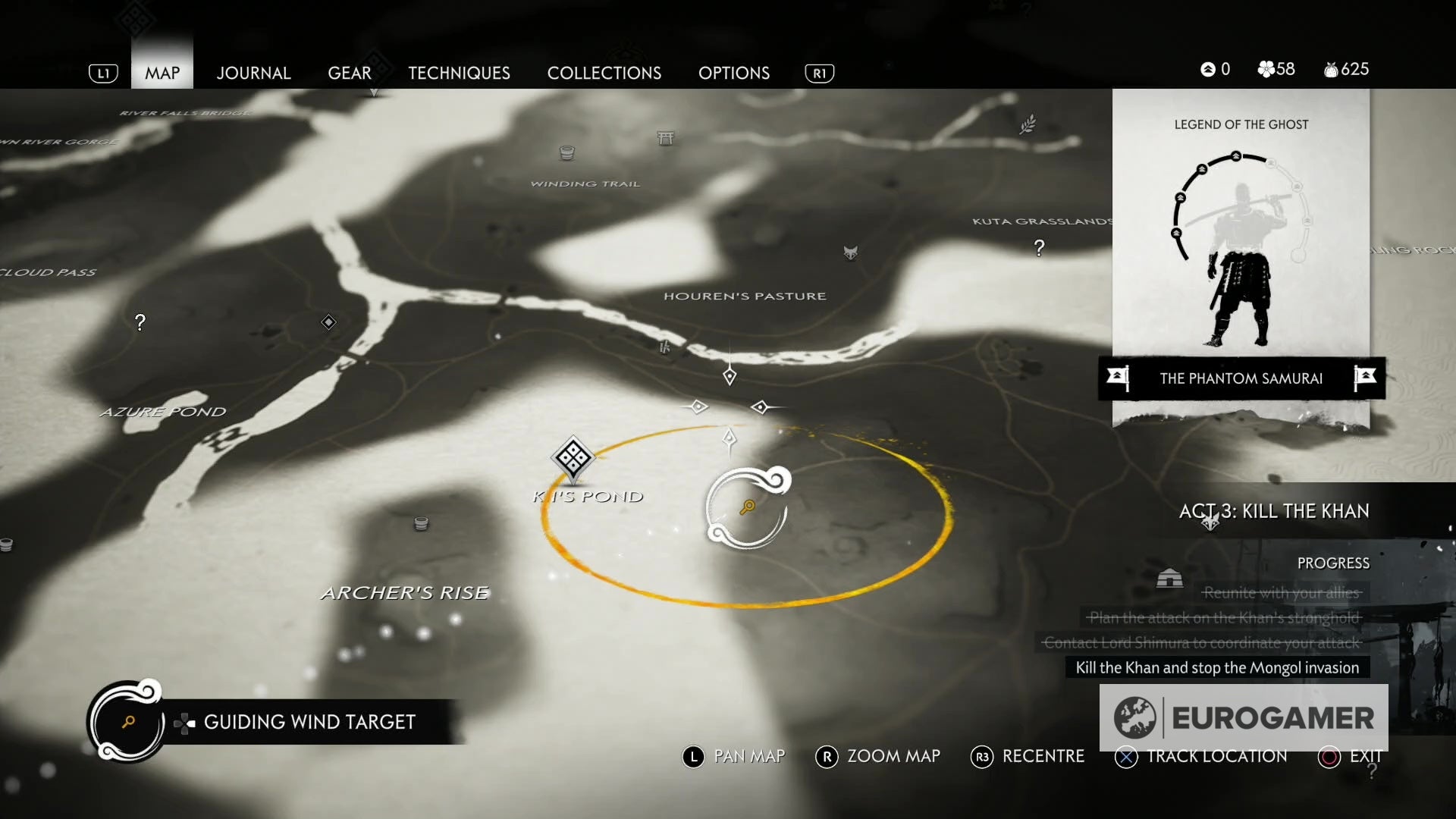Click The Phantom Samurai quest banner
The width and height of the screenshot is (1456, 819).
(x=1241, y=378)
